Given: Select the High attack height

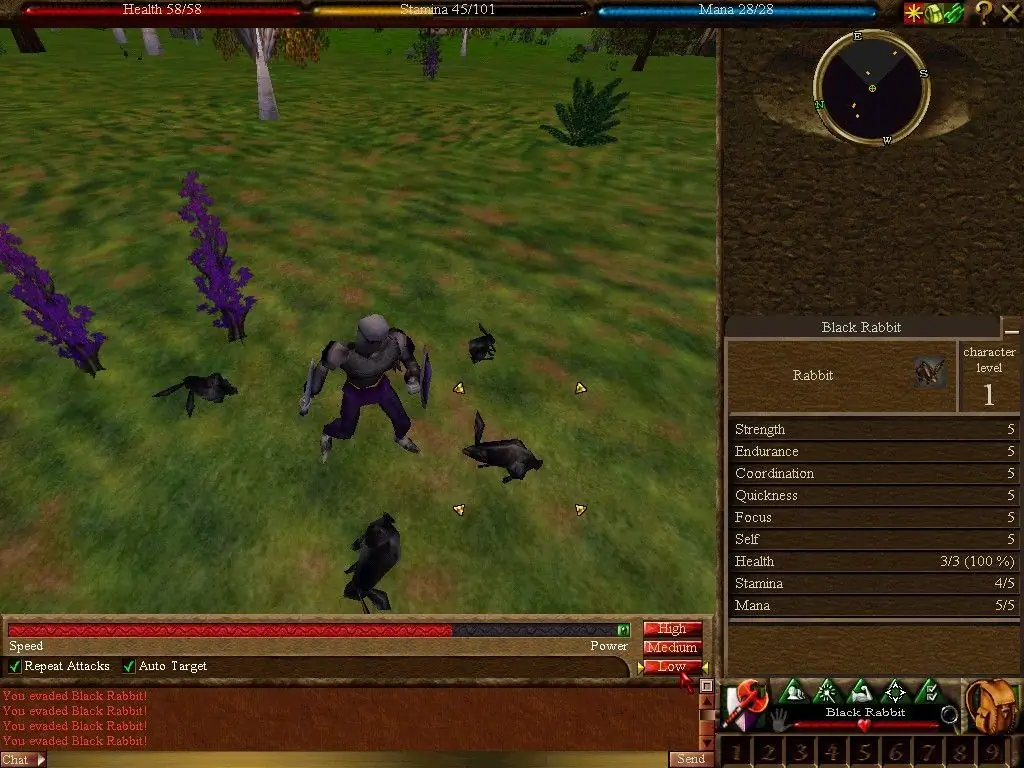Looking at the screenshot, I should [x=672, y=629].
